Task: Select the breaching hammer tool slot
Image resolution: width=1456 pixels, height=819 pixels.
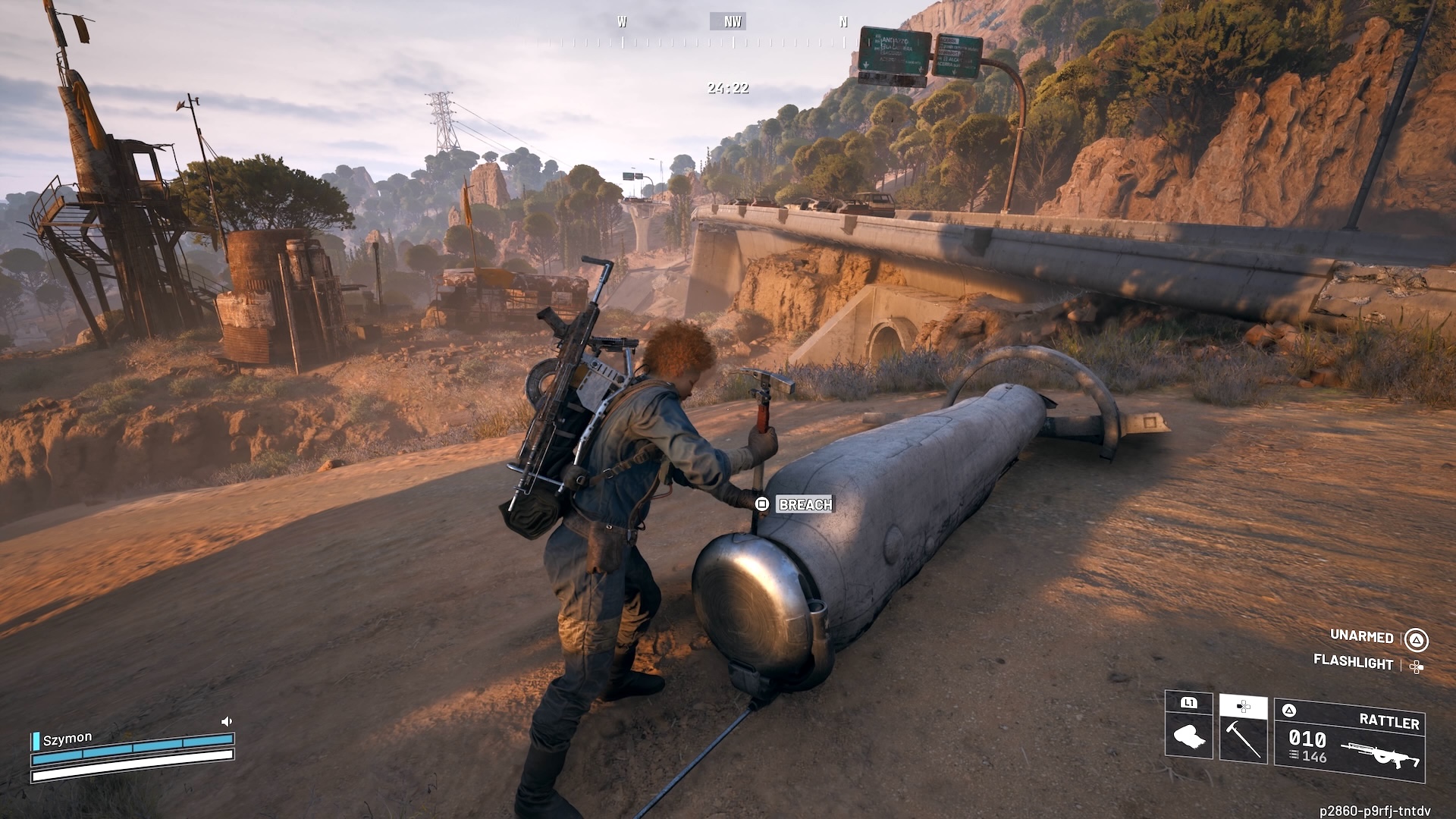Action: pos(1243,730)
